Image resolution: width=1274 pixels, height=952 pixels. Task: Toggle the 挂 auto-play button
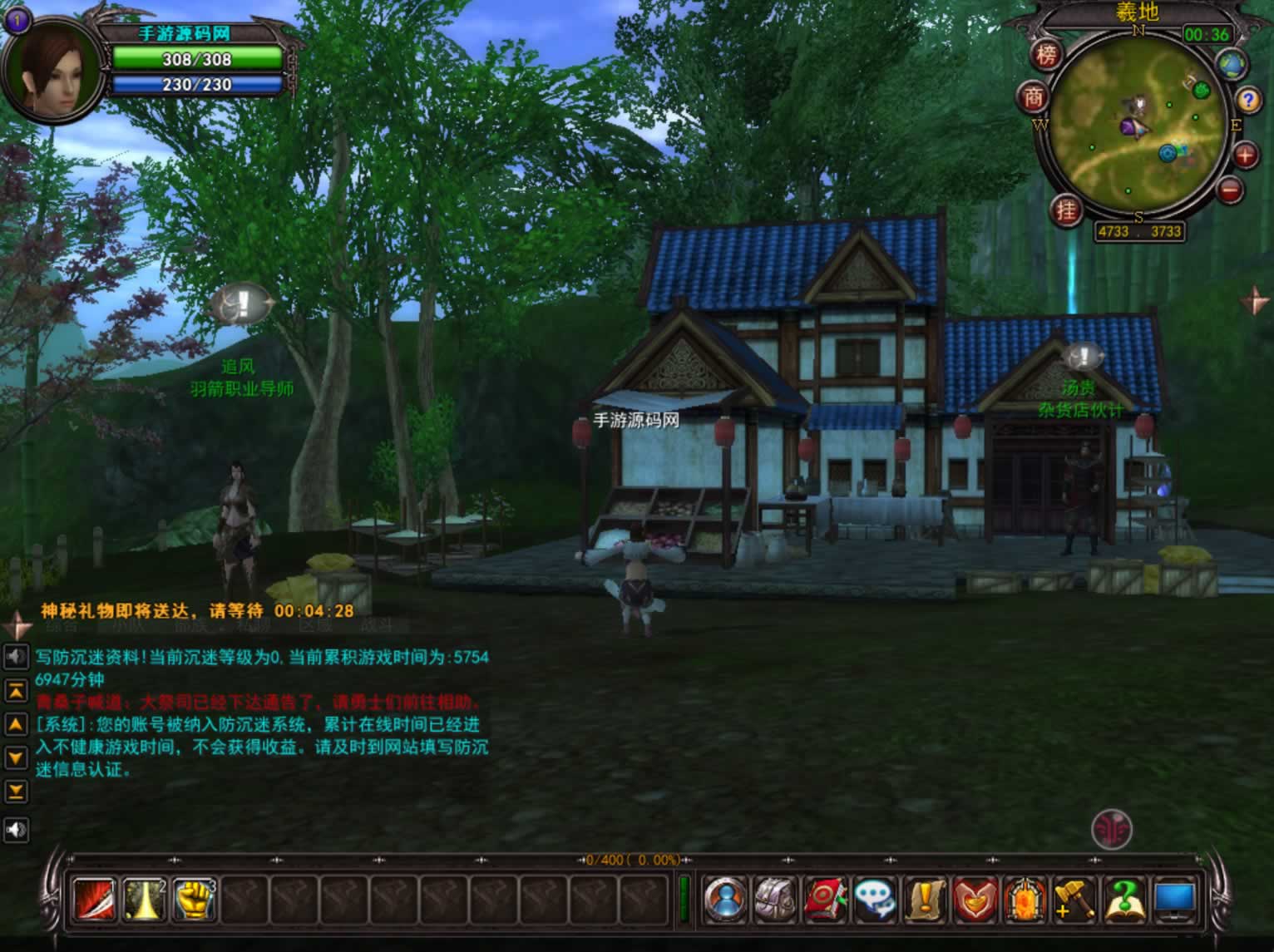tap(1066, 210)
